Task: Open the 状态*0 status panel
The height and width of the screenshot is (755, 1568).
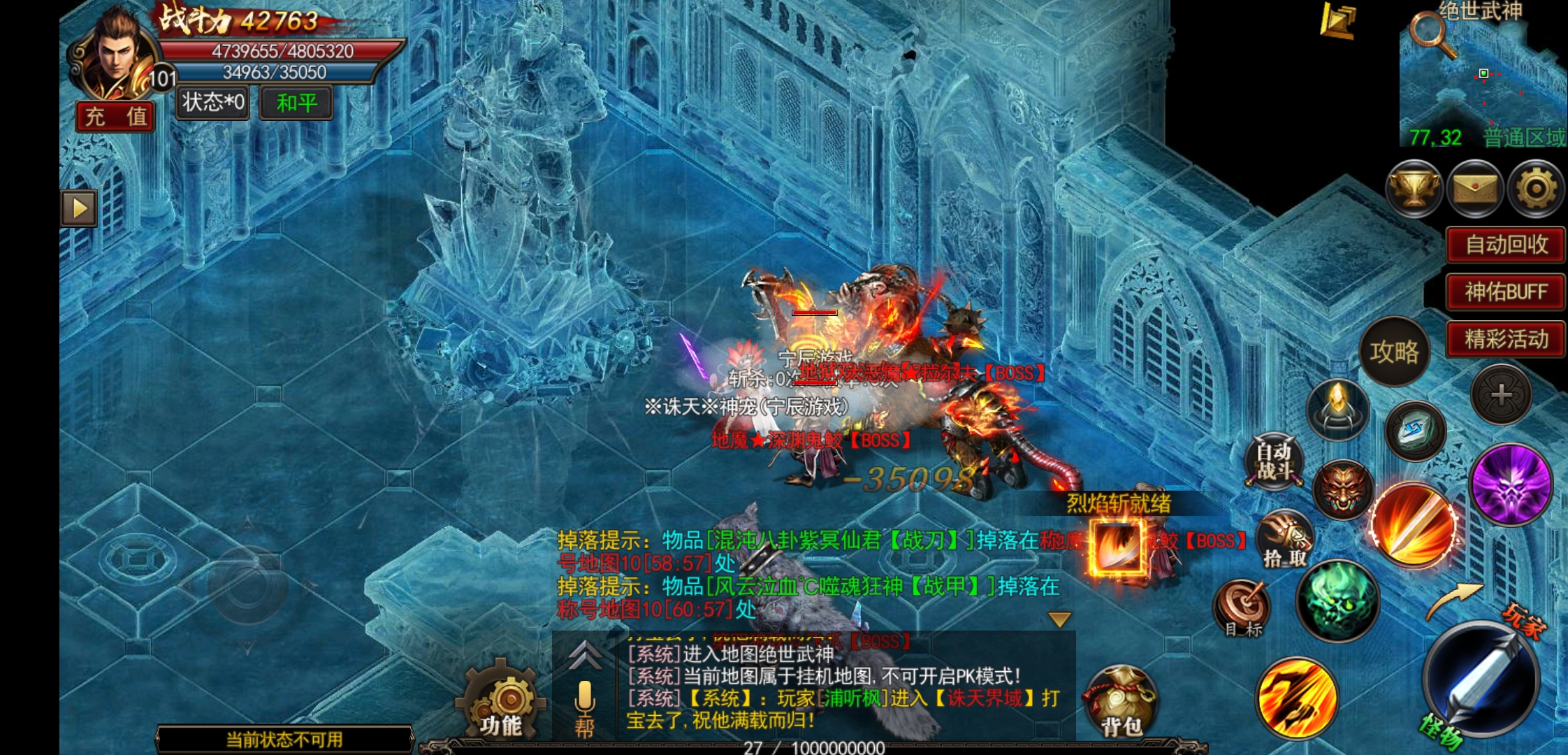Action: (212, 103)
